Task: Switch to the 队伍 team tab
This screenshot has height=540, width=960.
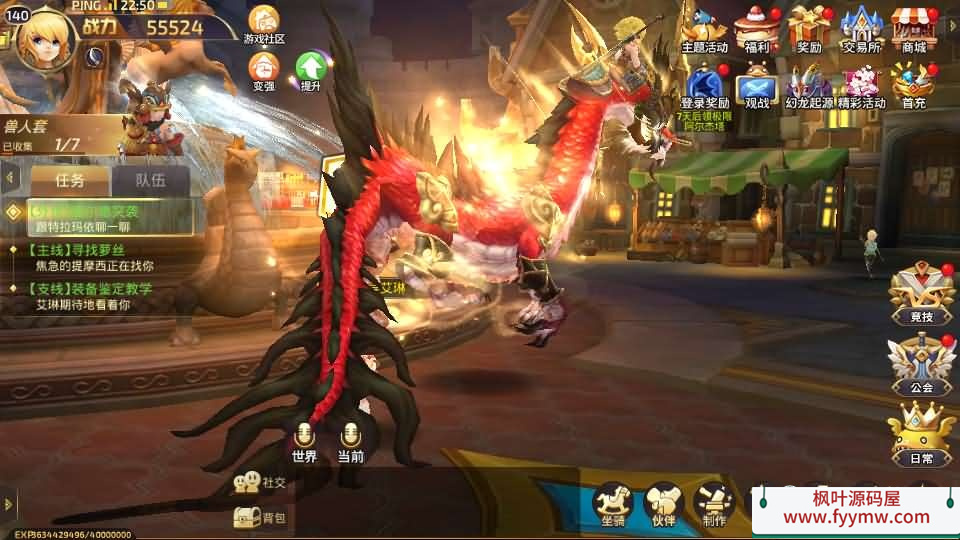Action: point(150,181)
